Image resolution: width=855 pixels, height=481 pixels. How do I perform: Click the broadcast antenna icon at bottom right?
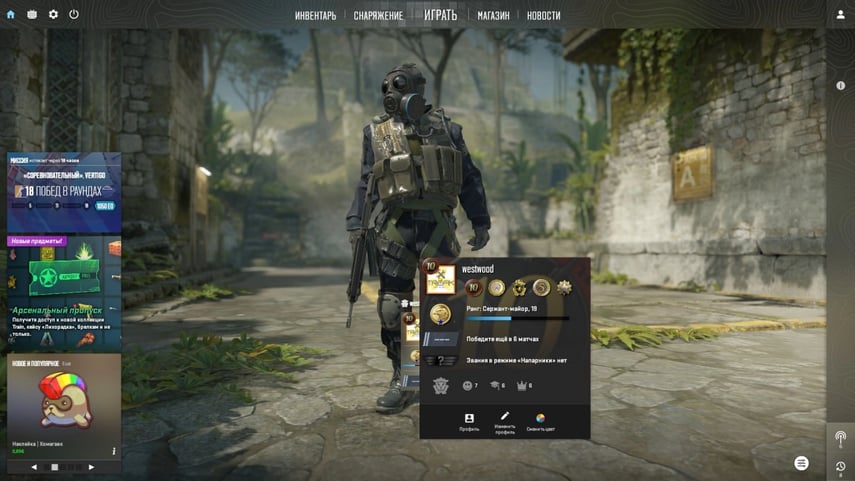point(840,438)
